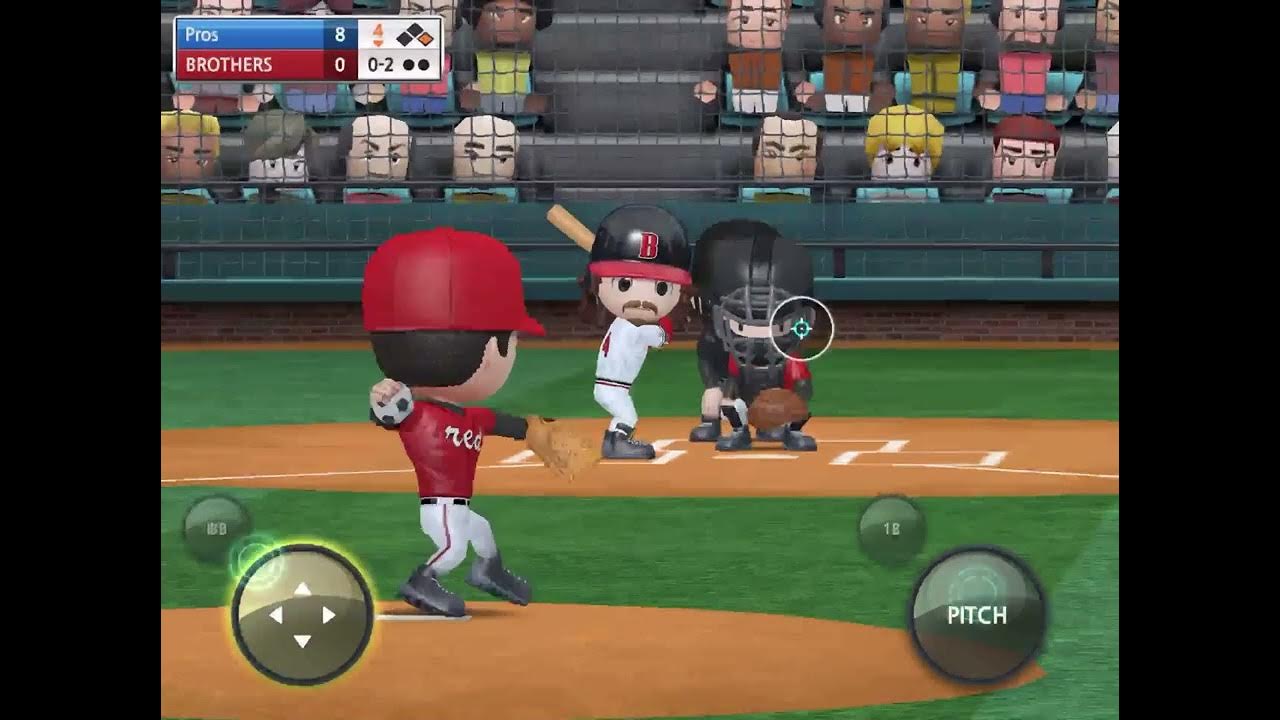Click the directional aim pad

302,614
